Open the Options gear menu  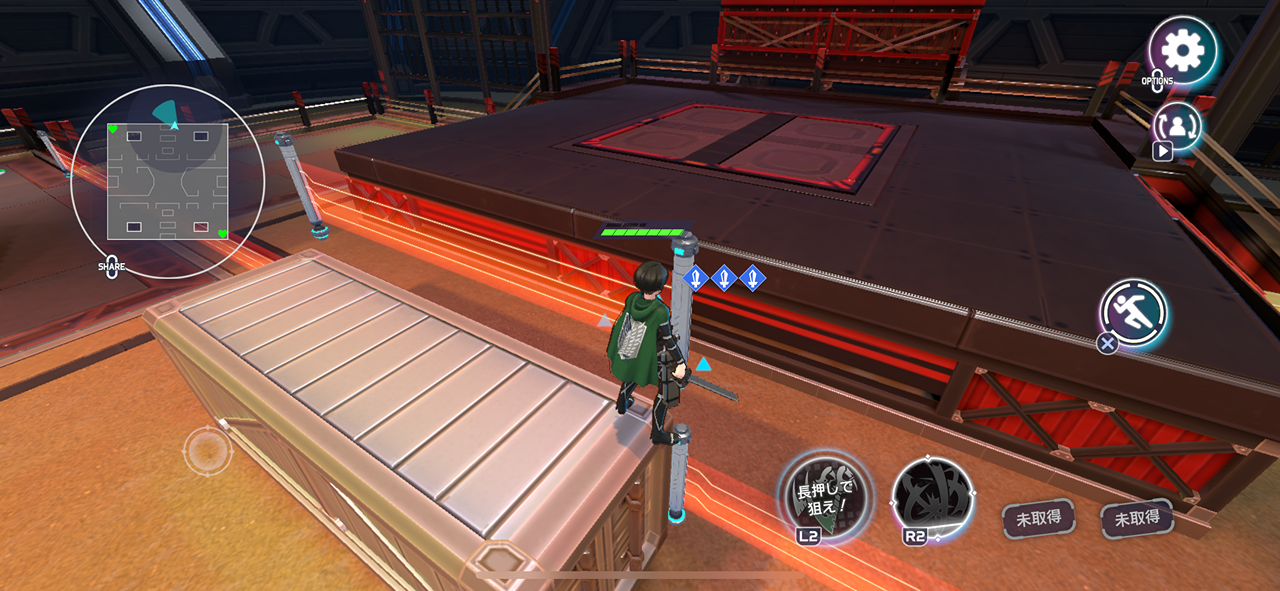click(1183, 50)
